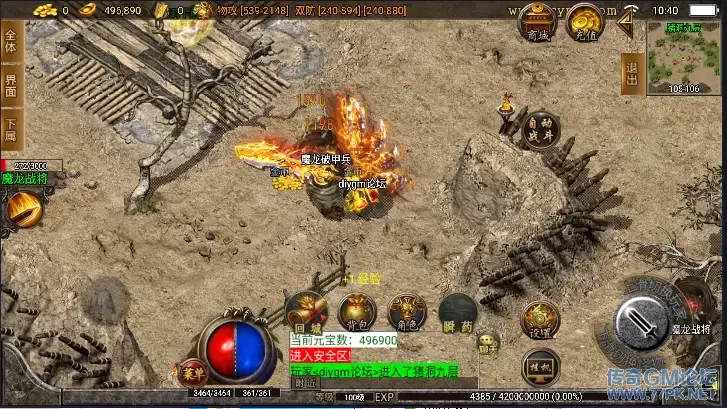The height and width of the screenshot is (409, 727).
Task: Select the 附近 nearby chat channel
Action: click(305, 382)
